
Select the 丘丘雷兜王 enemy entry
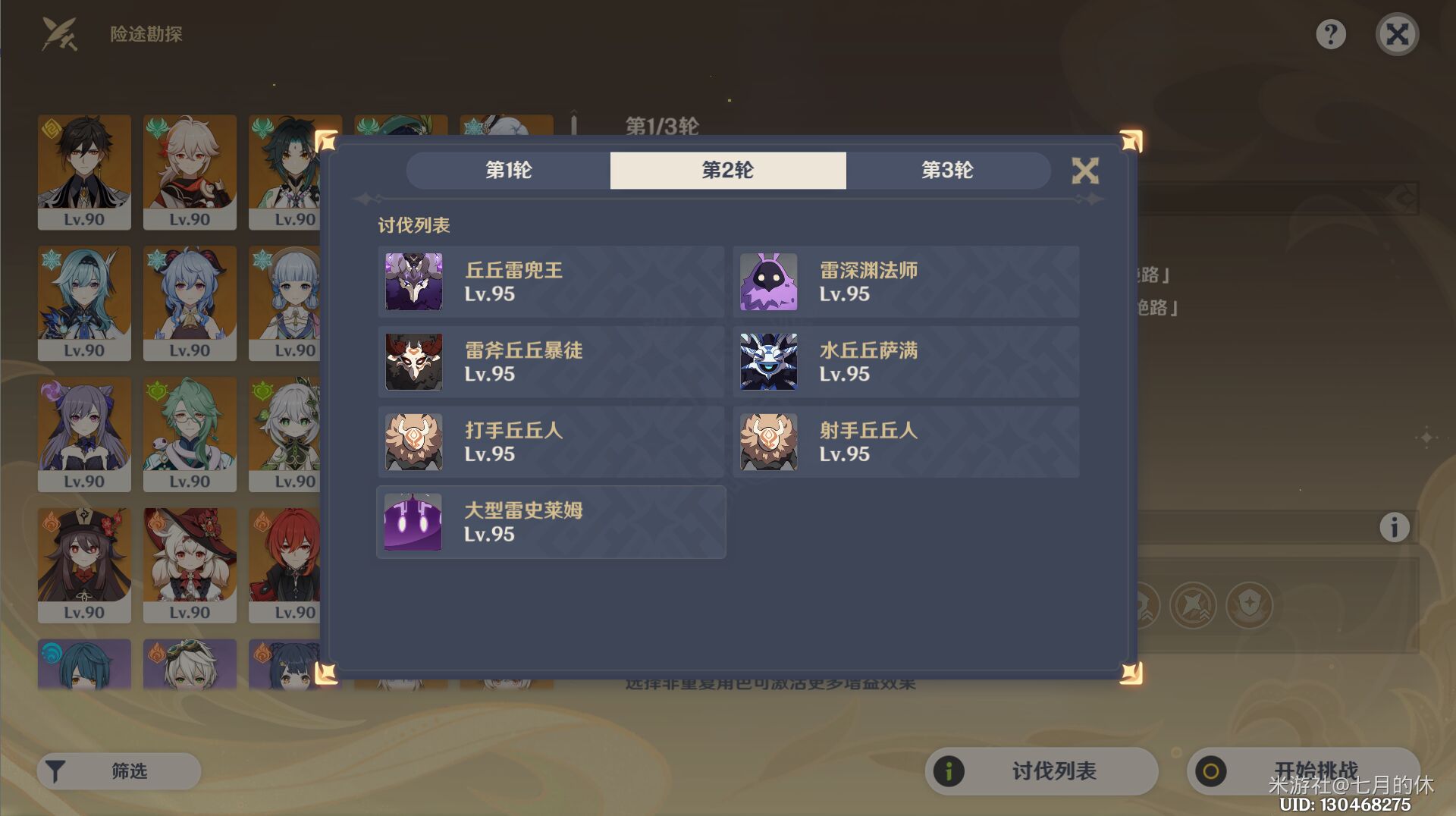[x=551, y=282]
